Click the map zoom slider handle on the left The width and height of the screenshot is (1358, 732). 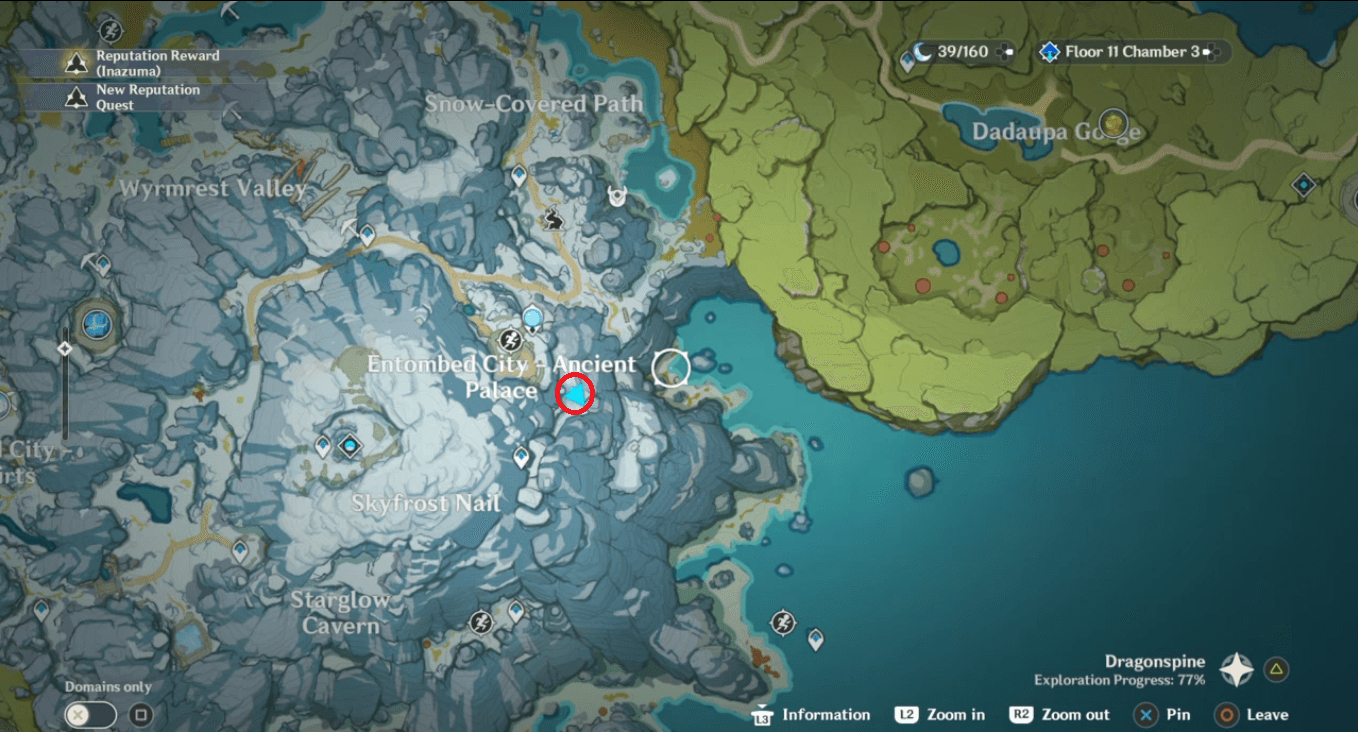65,349
